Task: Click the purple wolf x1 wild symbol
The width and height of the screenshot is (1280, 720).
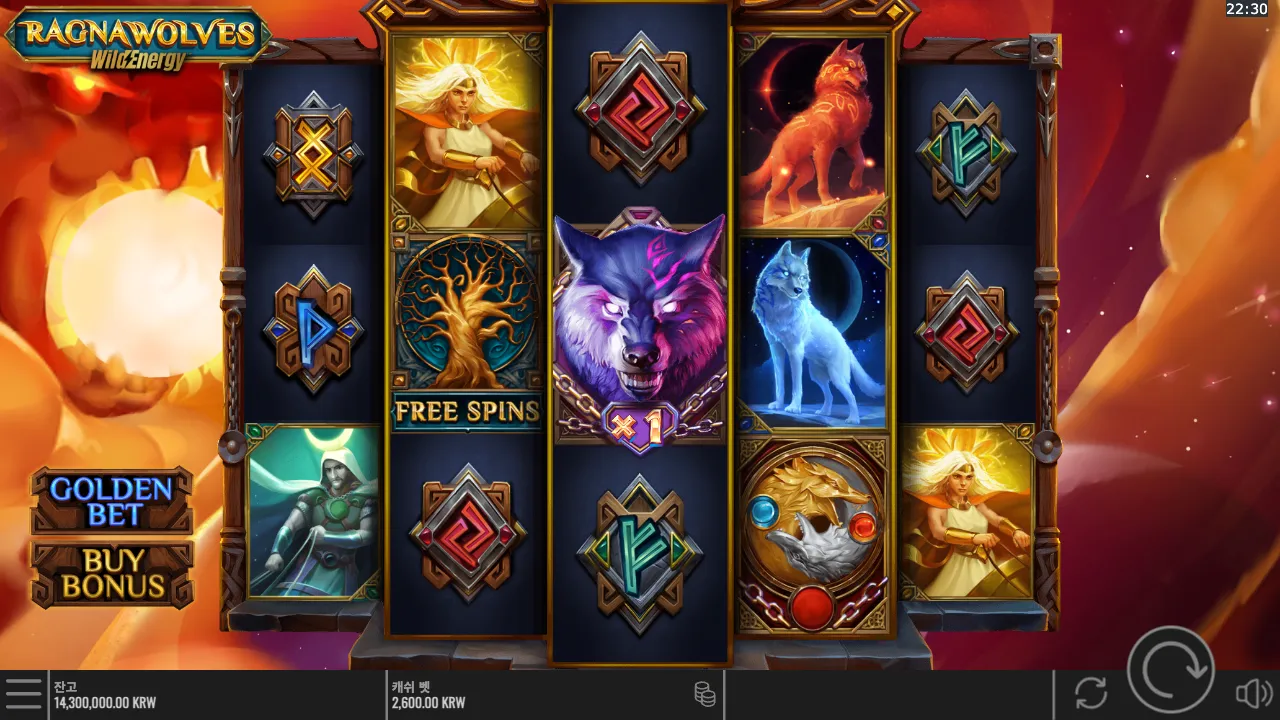Action: pos(640,330)
